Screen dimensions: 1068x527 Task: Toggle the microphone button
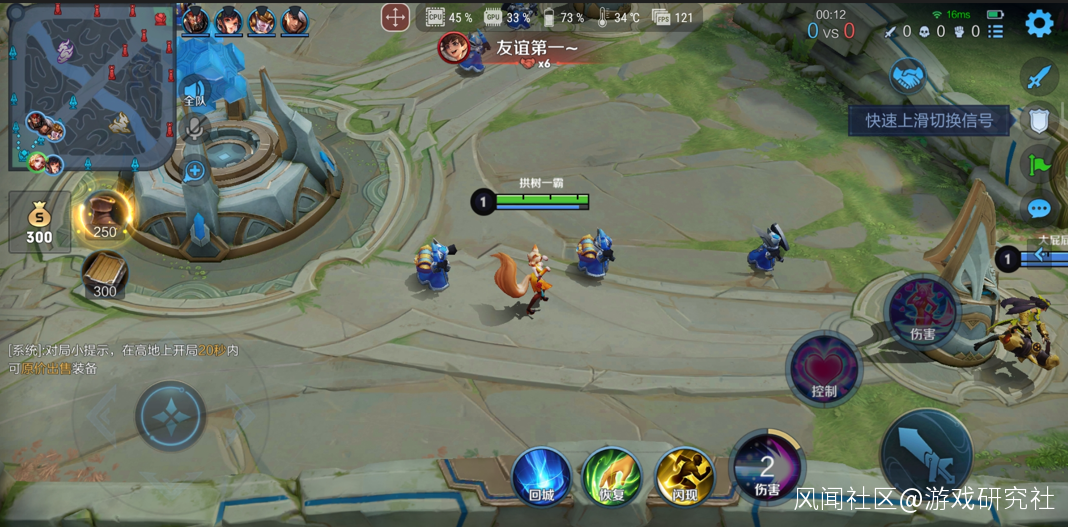coord(196,128)
